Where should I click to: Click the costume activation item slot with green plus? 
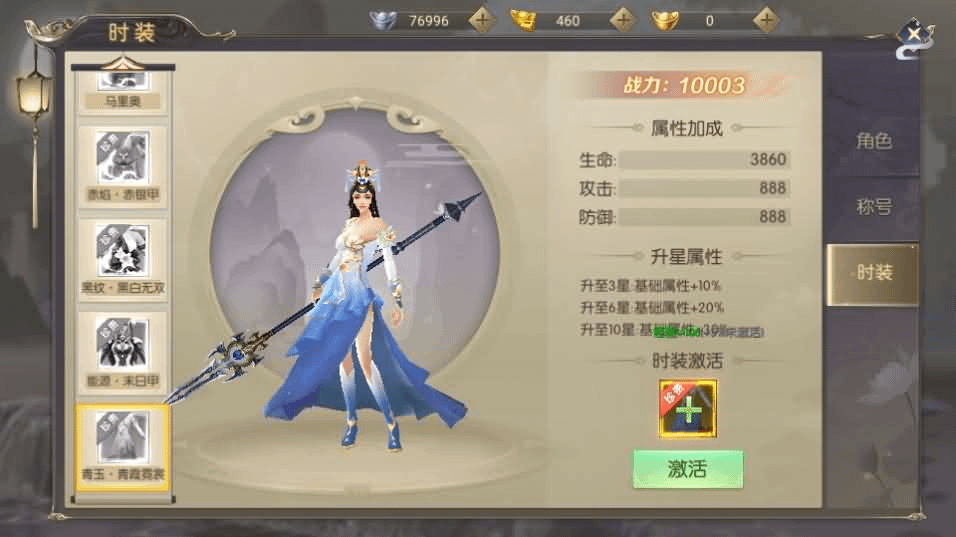[687, 409]
